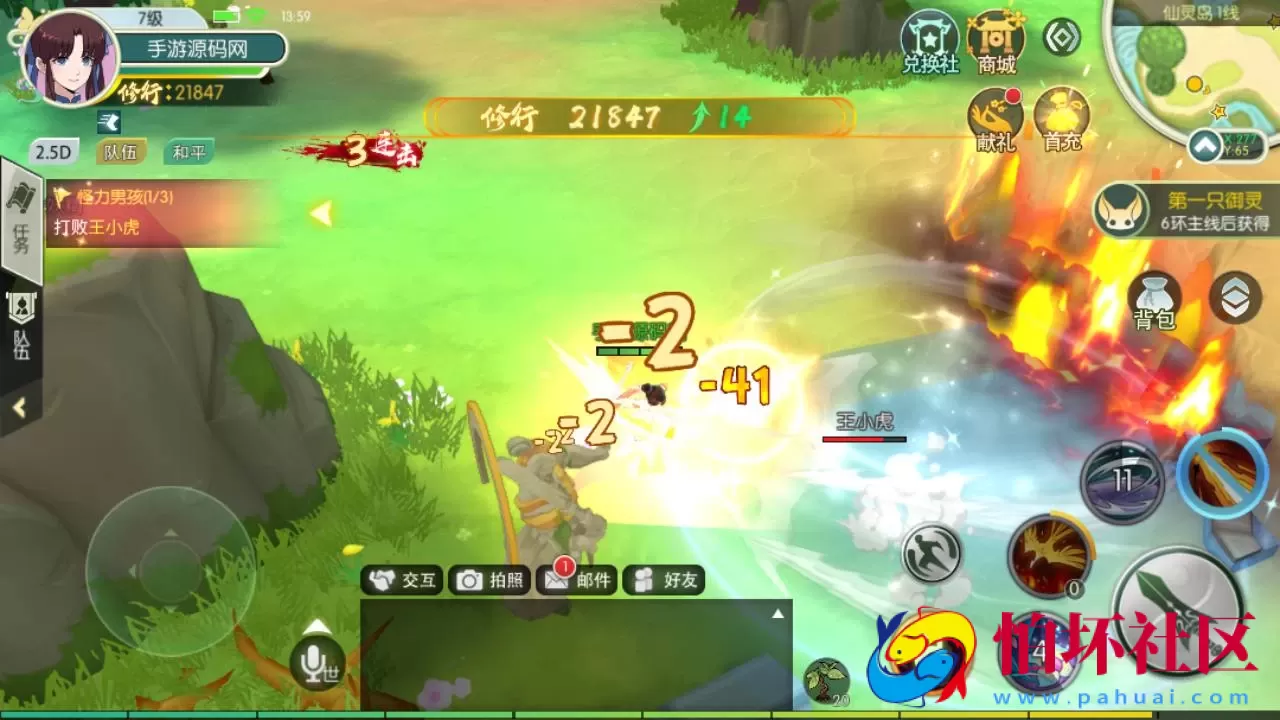Open the 献礼 gift event

pos(996,118)
